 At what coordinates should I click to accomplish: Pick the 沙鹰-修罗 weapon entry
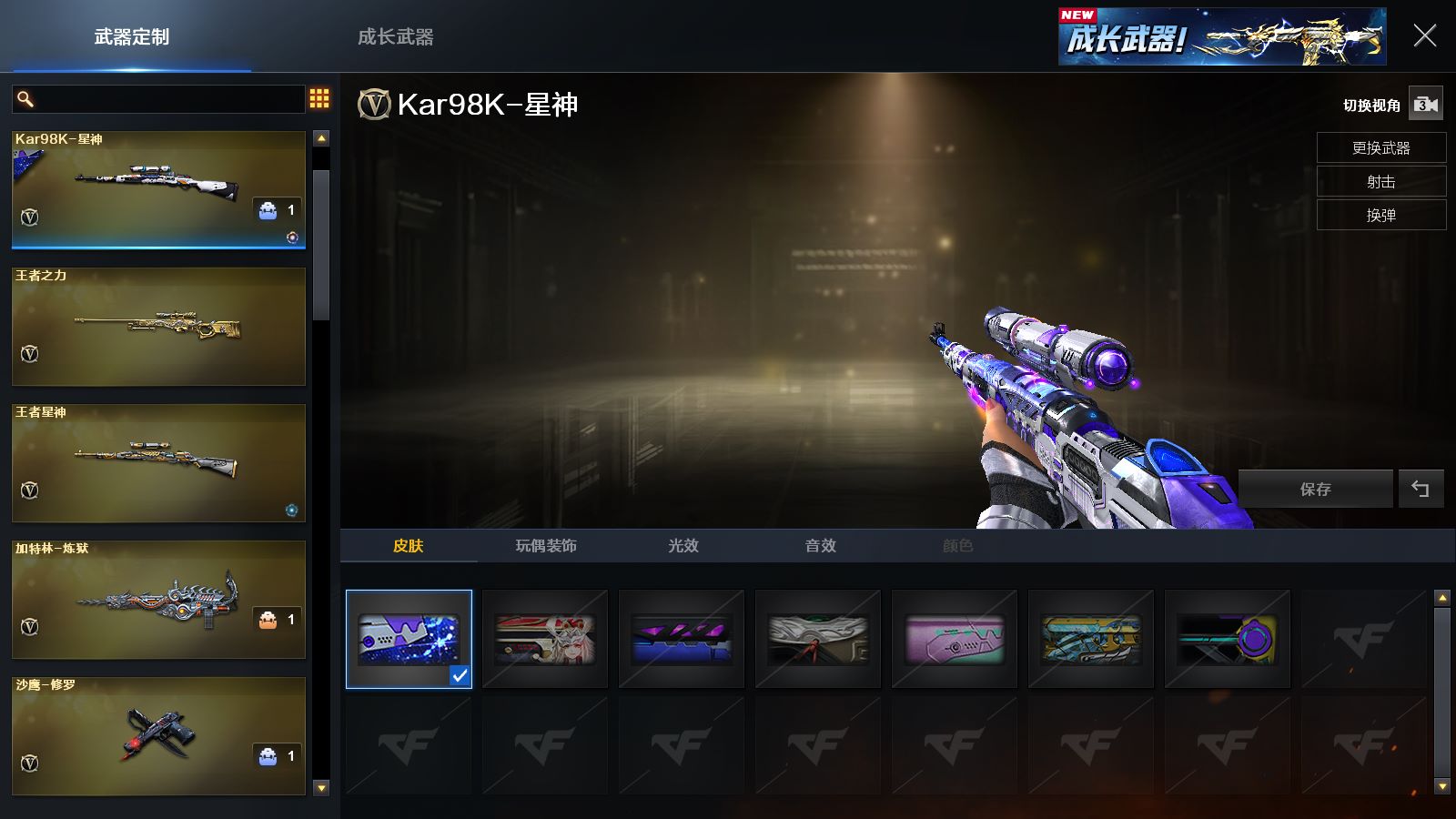coord(158,736)
